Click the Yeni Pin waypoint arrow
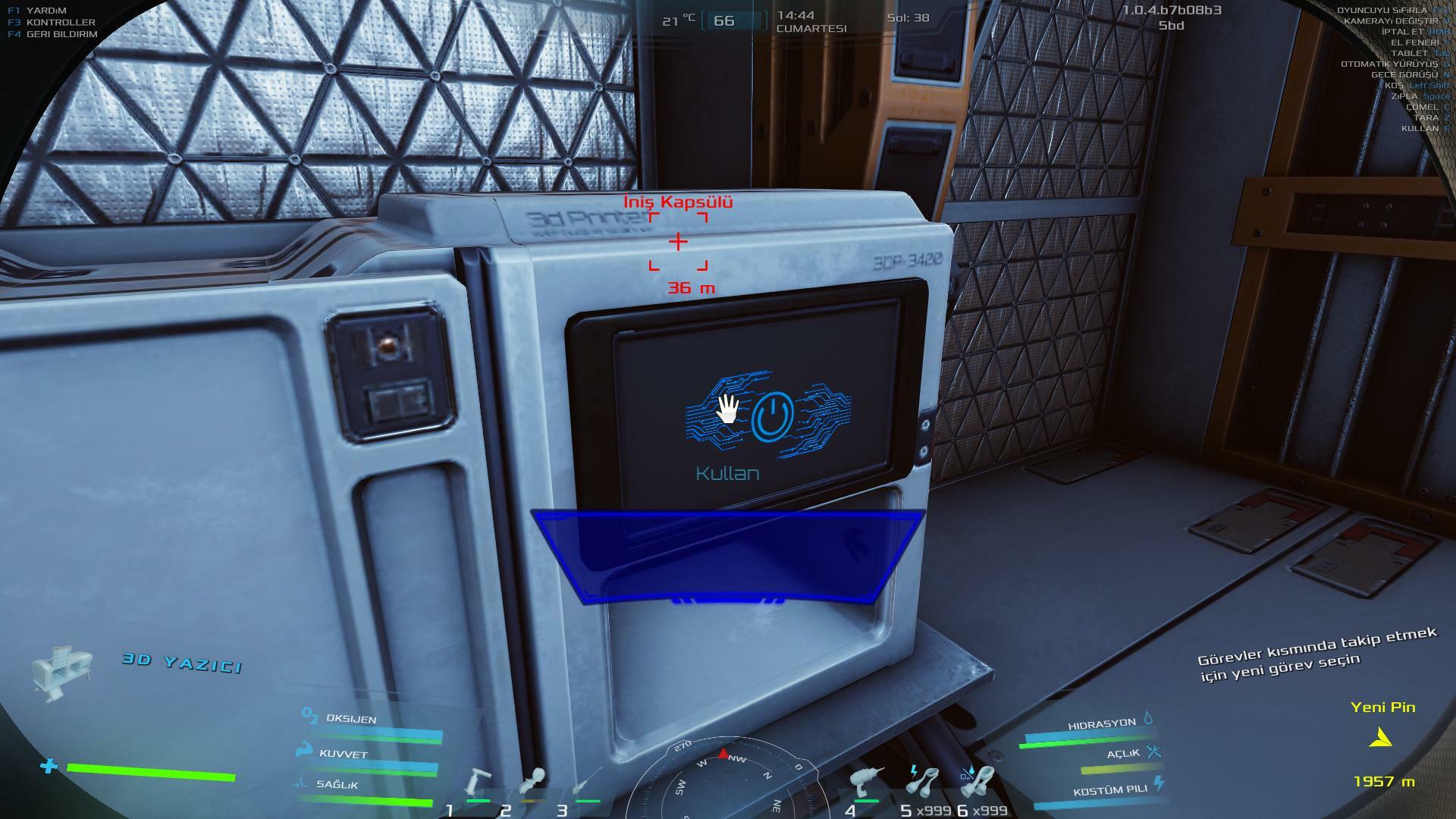 point(1382,737)
